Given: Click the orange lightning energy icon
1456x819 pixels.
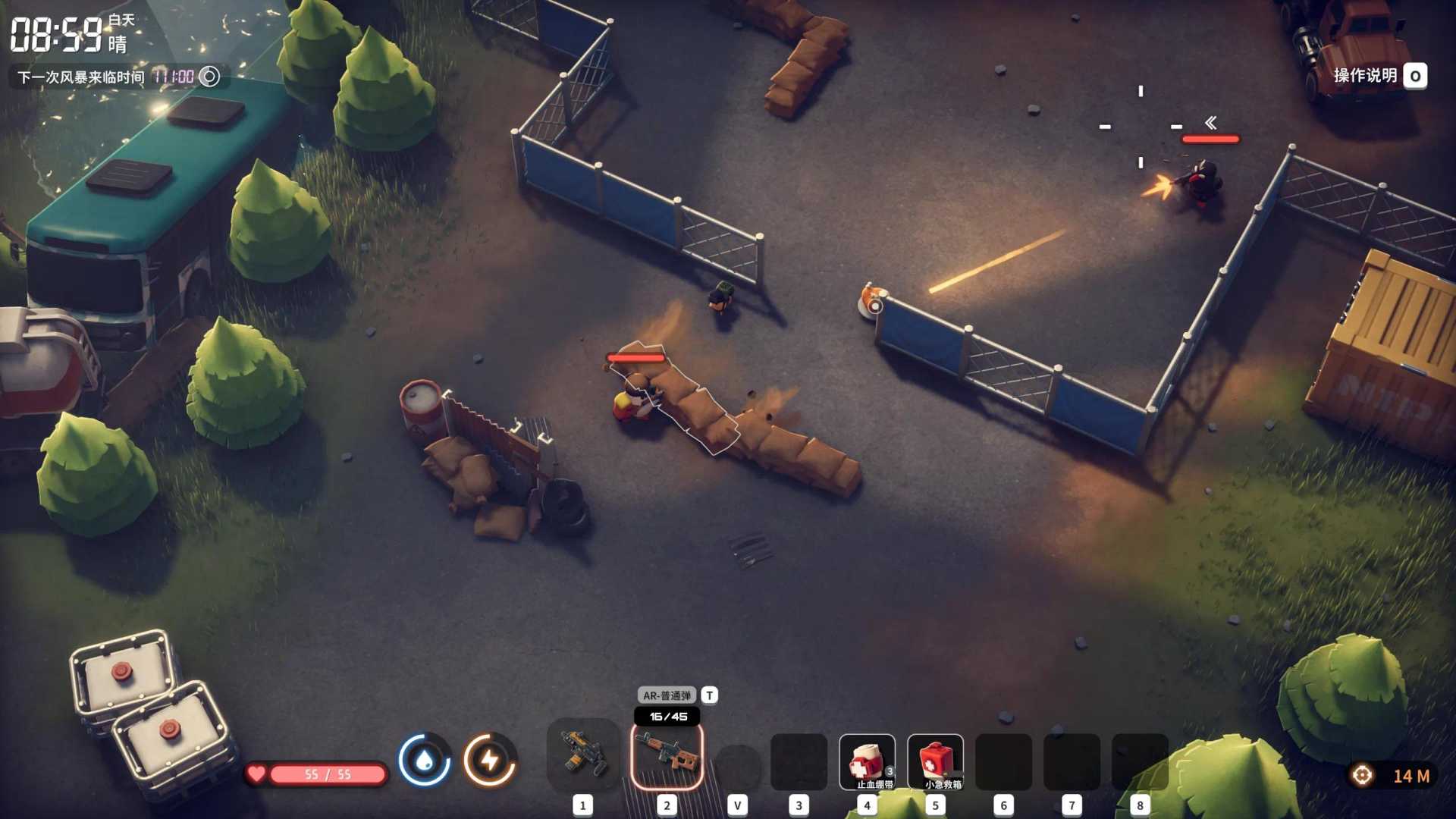Looking at the screenshot, I should pyautogui.click(x=489, y=758).
